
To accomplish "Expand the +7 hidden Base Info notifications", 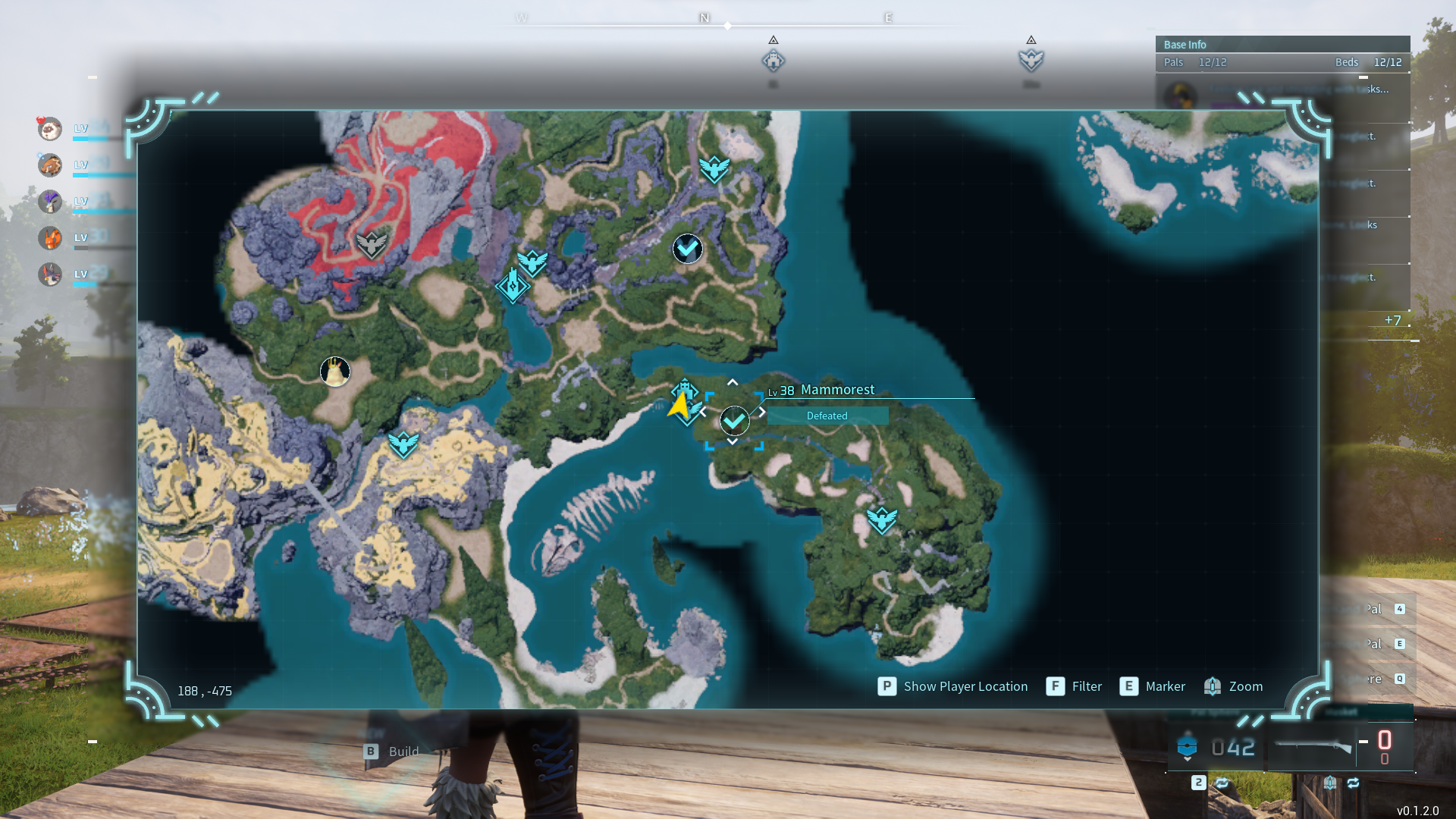I will point(1394,320).
